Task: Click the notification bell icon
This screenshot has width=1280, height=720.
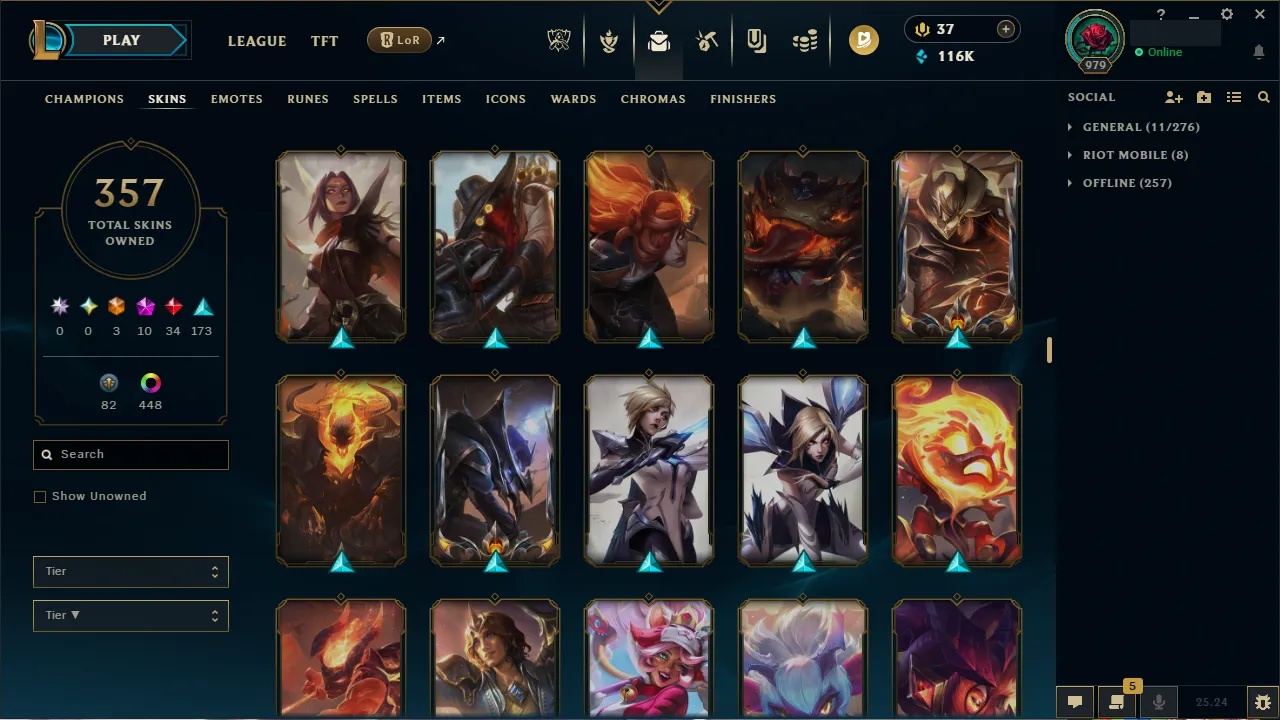Action: (x=1258, y=51)
